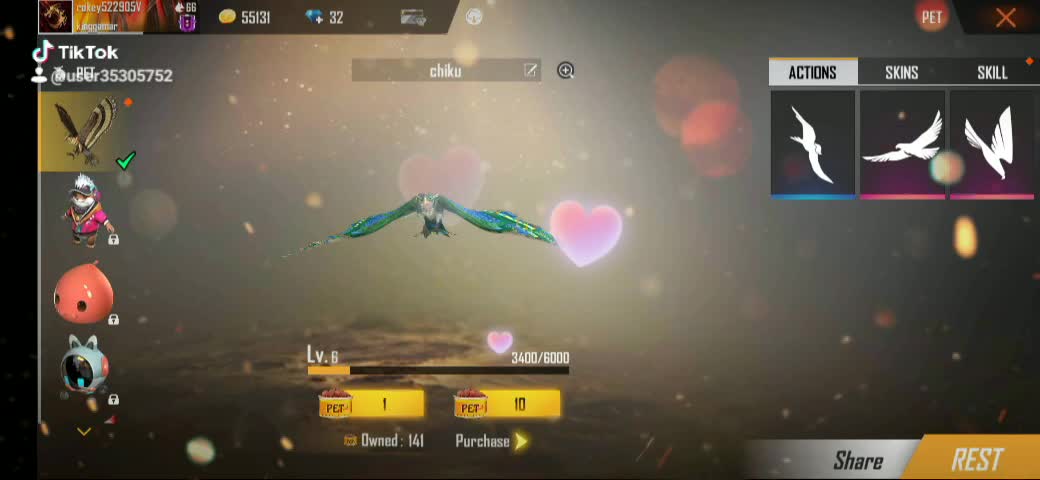
Task: Choose the standing bird action tile
Action: point(812,144)
